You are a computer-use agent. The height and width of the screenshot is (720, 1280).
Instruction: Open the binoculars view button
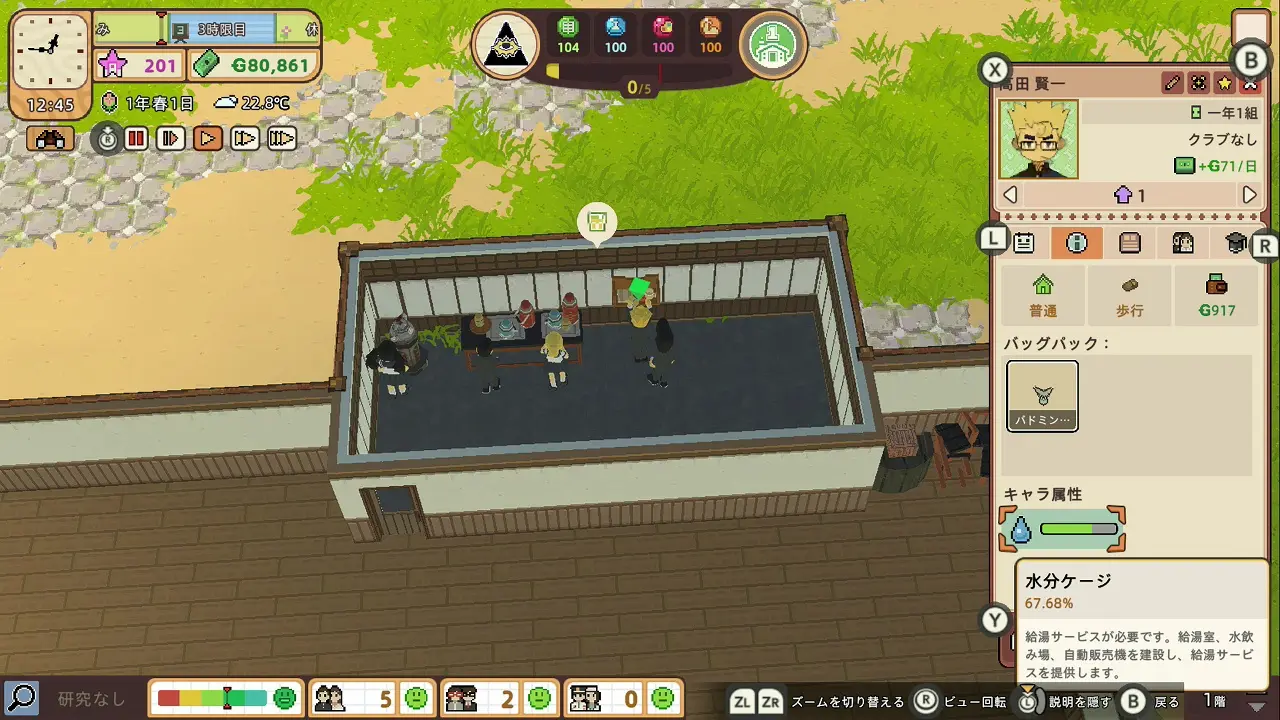pyautogui.click(x=50, y=139)
